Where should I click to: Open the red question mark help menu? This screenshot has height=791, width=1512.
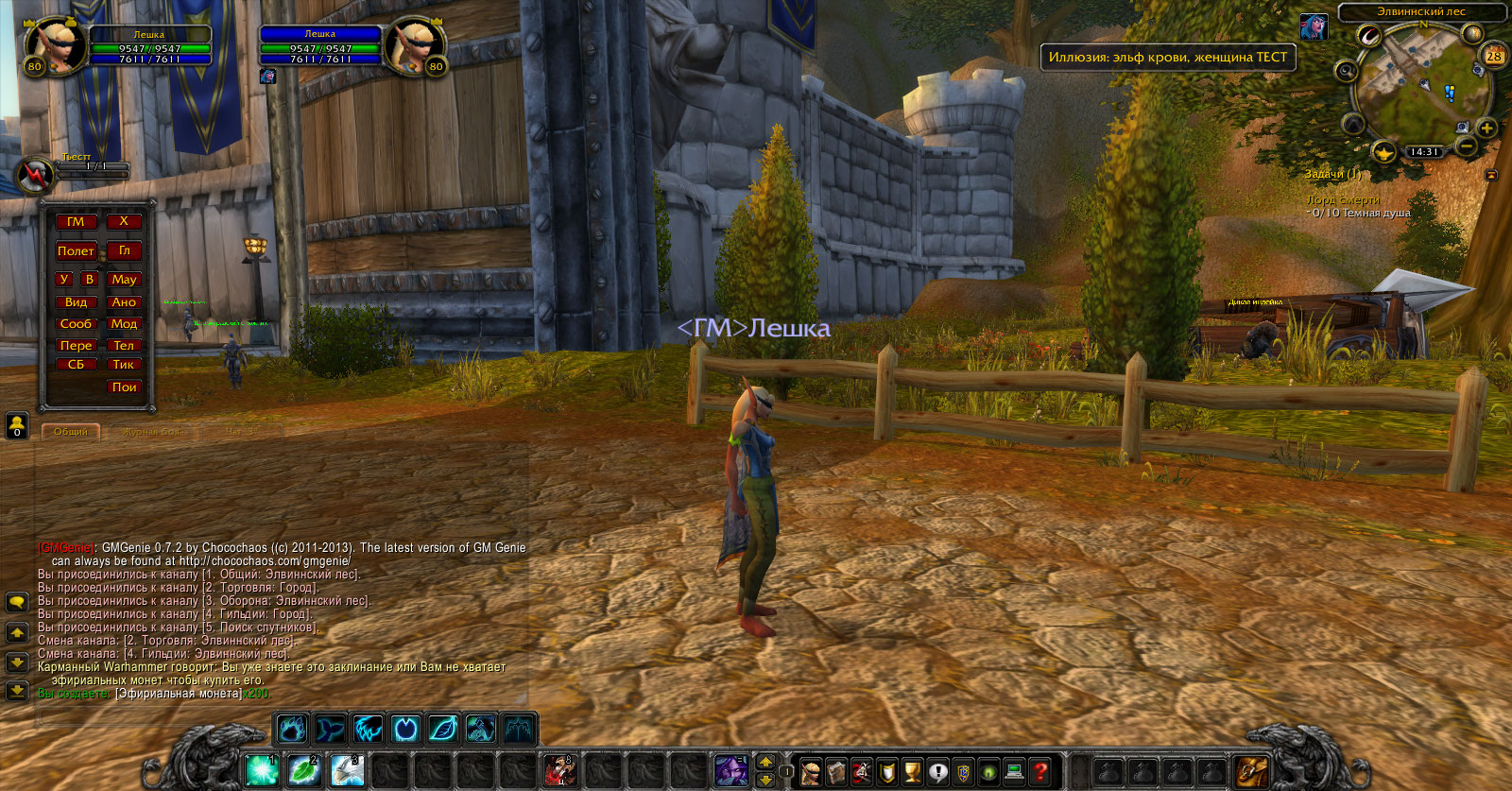point(1039,771)
